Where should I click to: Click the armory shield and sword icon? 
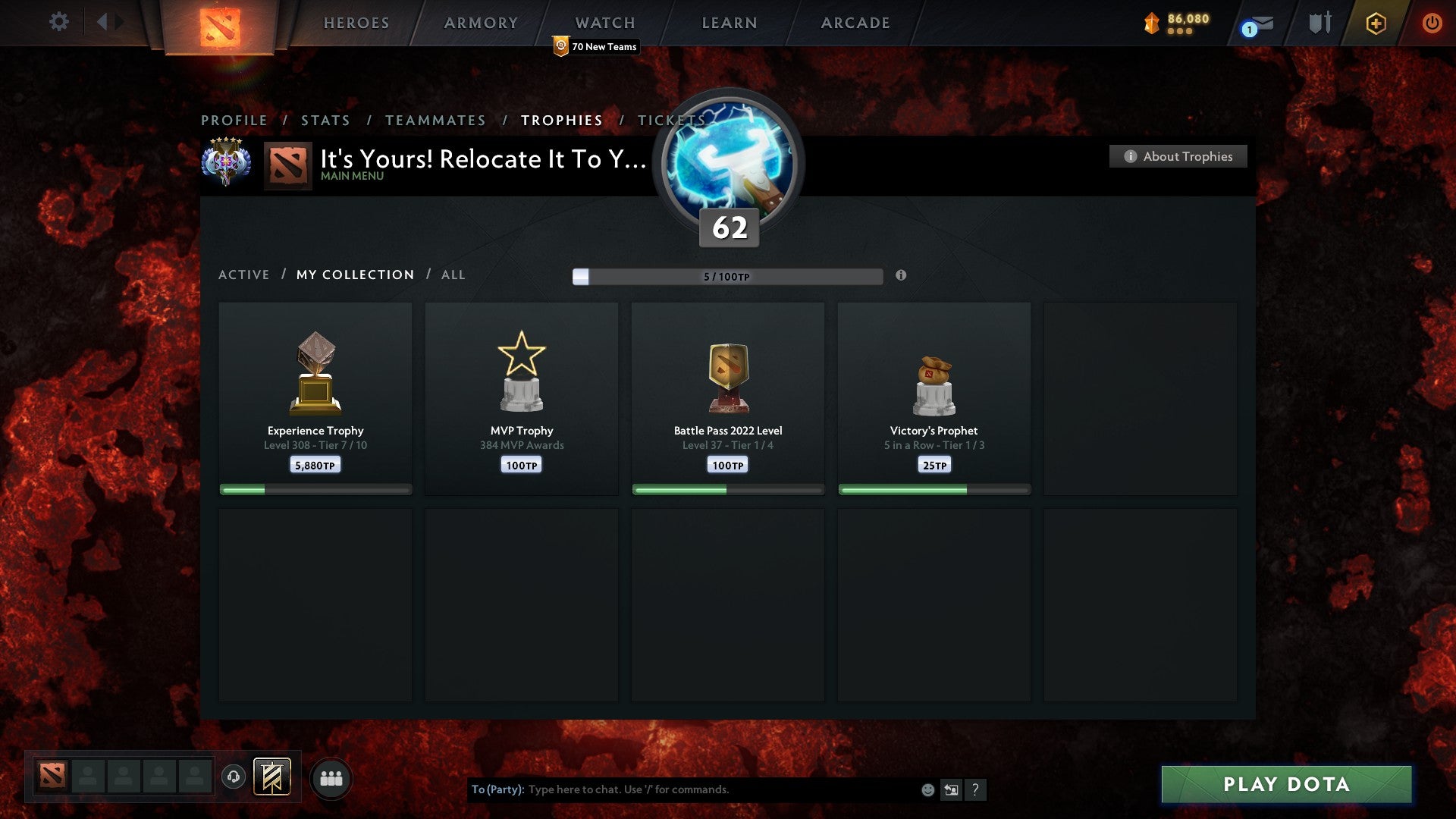[x=1318, y=23]
